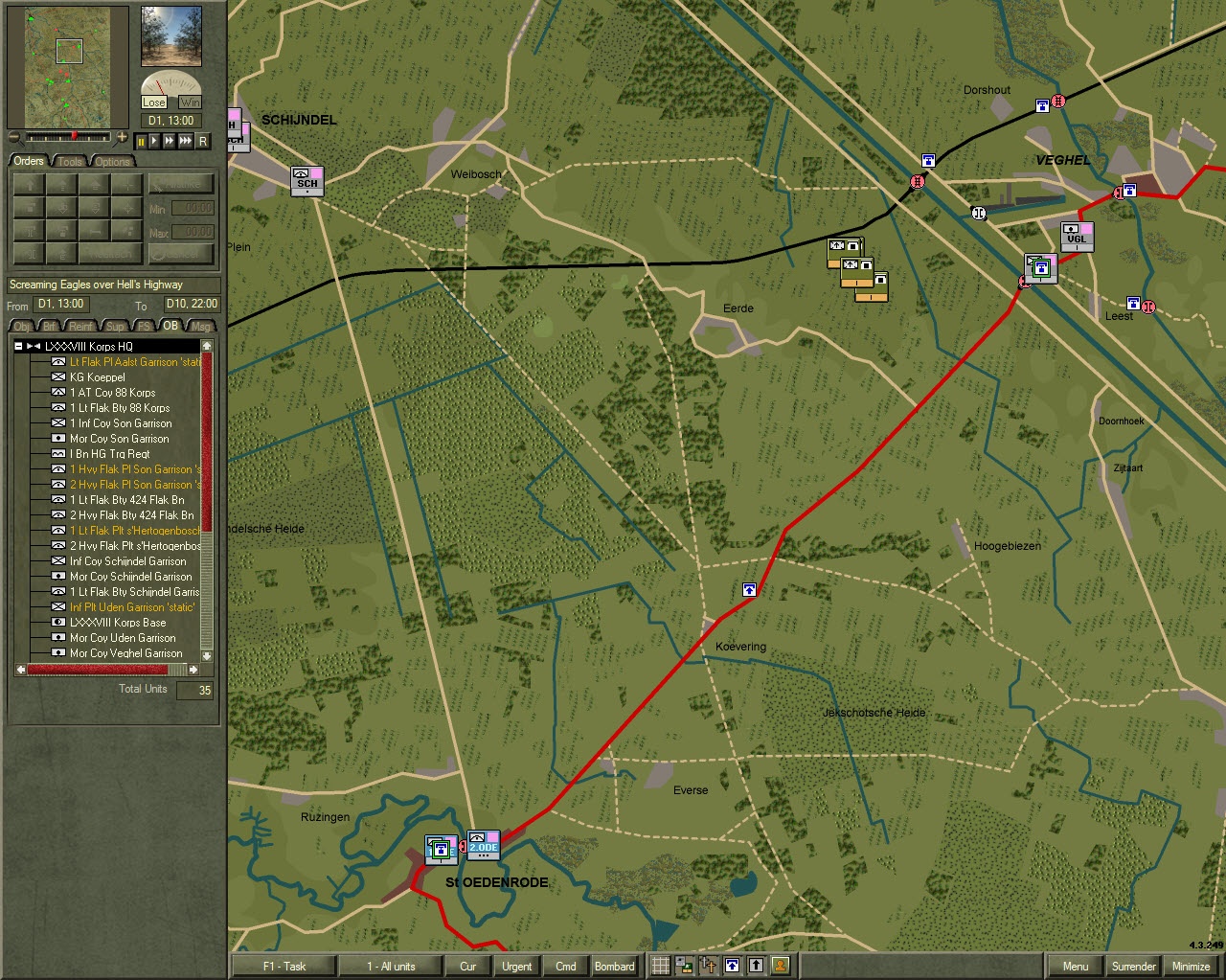Click the Surrender button
This screenshot has height=980, width=1226.
tap(1133, 966)
